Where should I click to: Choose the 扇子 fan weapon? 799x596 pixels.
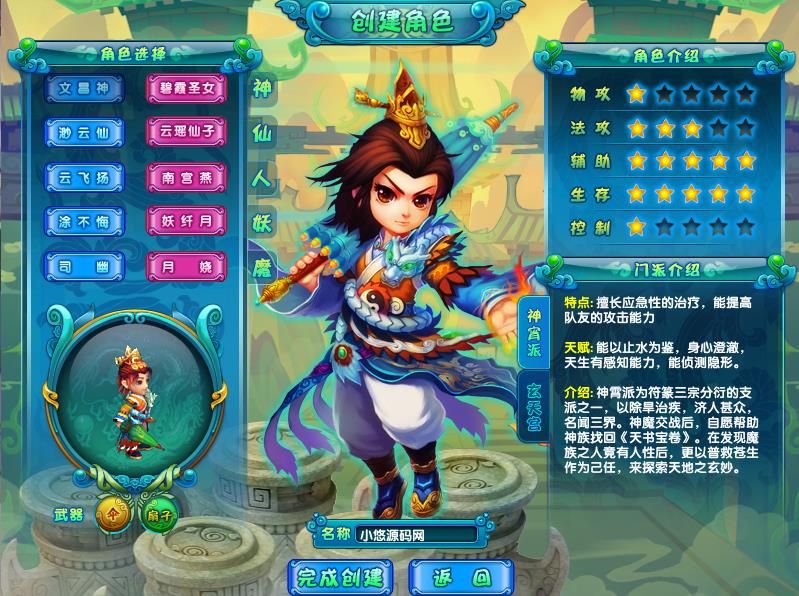[x=159, y=515]
